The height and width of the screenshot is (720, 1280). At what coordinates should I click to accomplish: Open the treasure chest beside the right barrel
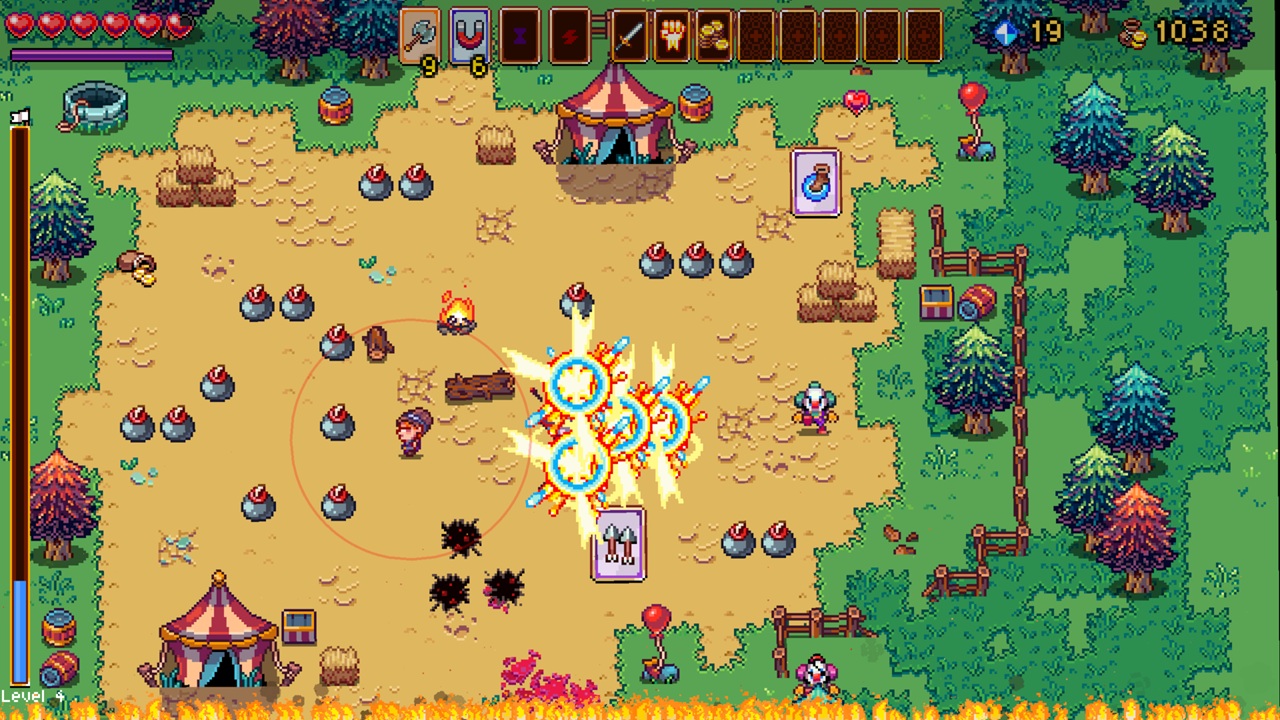coord(936,300)
